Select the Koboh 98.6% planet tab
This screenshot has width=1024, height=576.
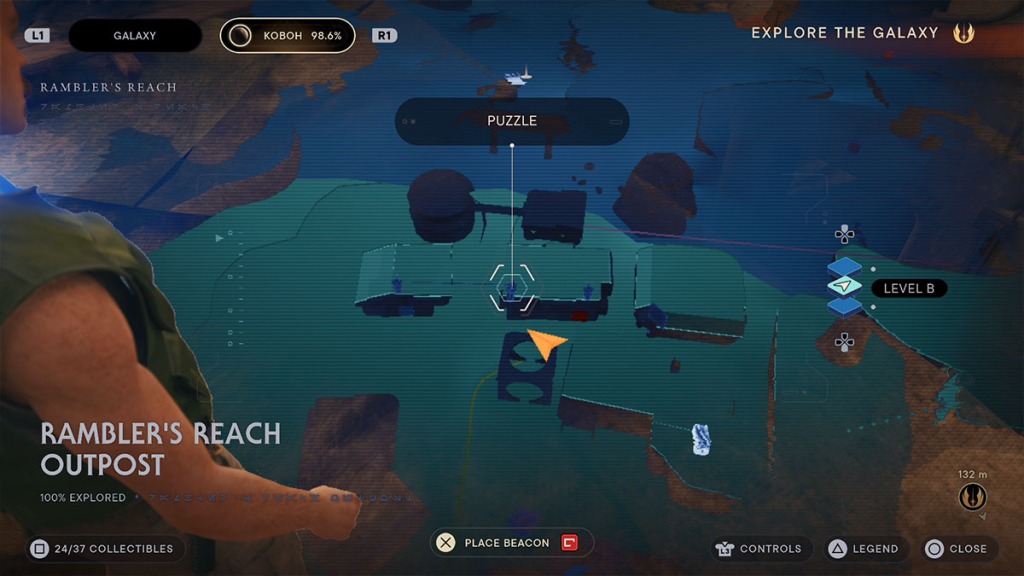point(288,36)
